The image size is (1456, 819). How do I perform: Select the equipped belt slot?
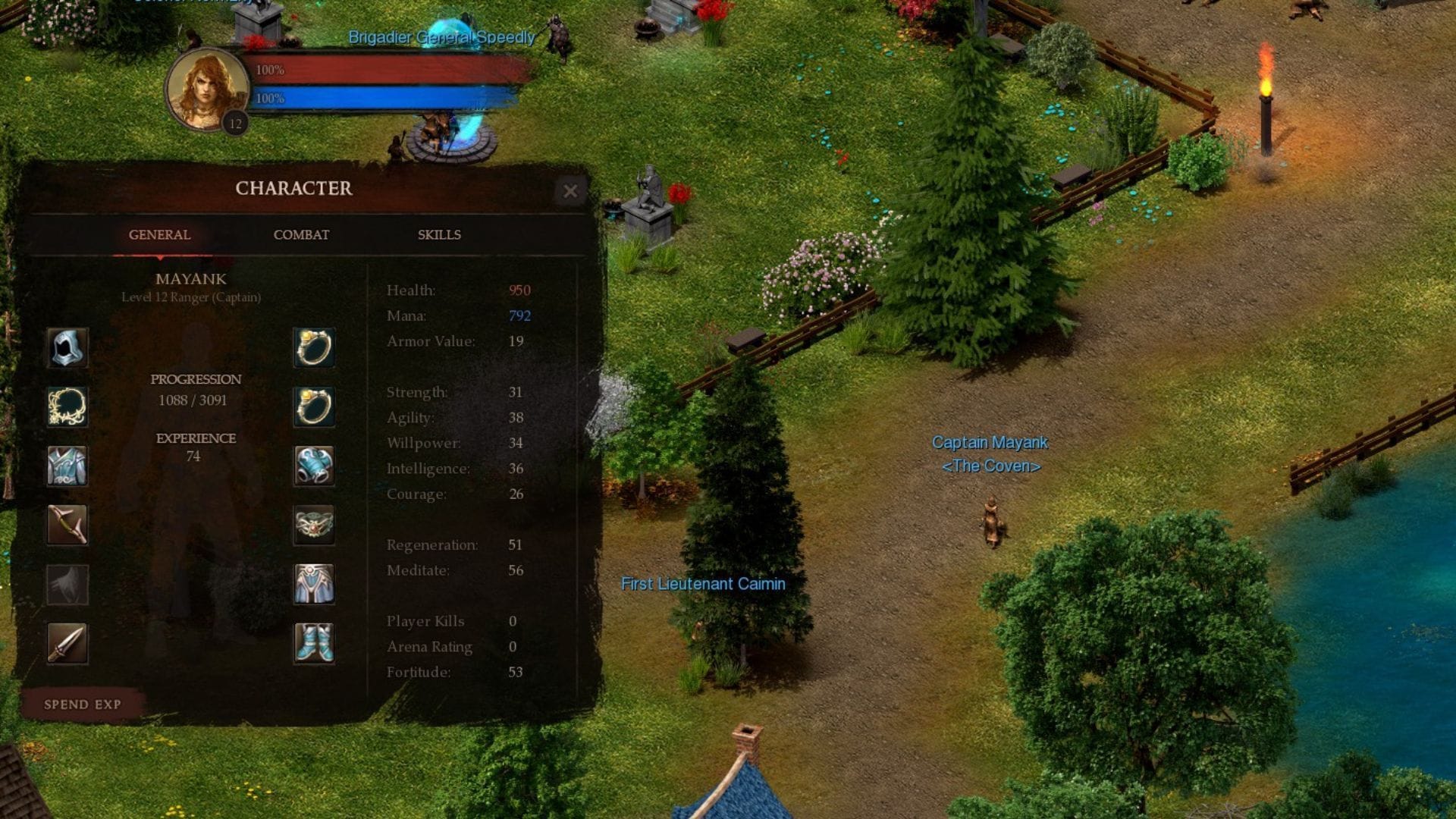pos(314,524)
